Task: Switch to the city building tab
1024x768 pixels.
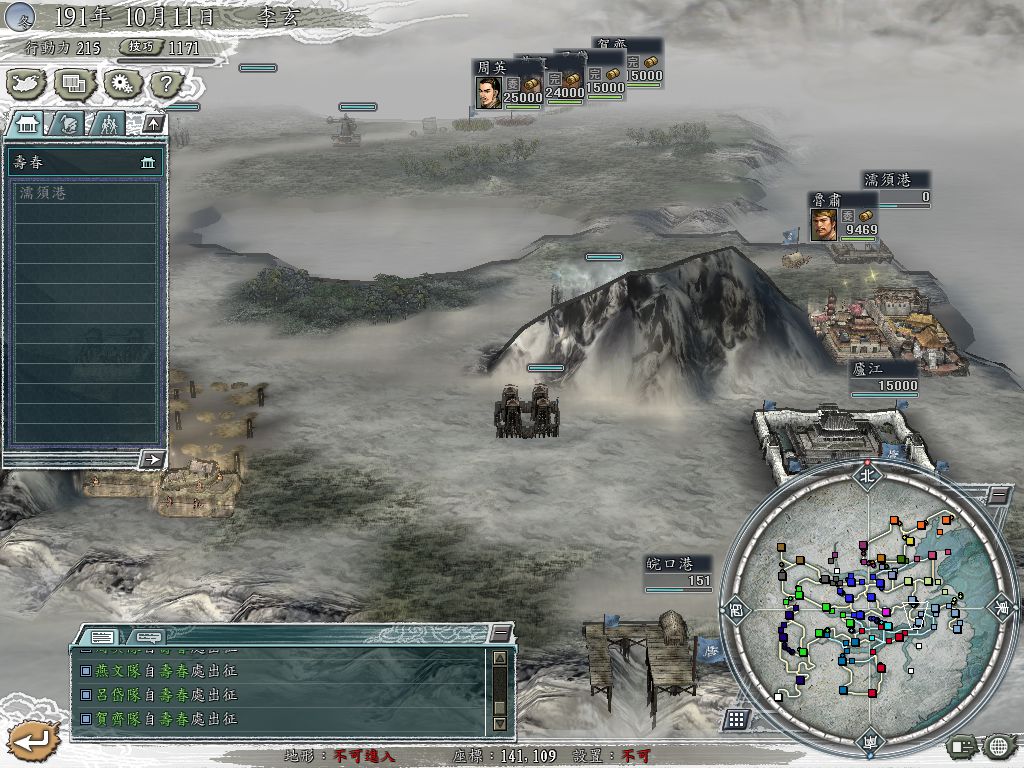Action: (27, 124)
